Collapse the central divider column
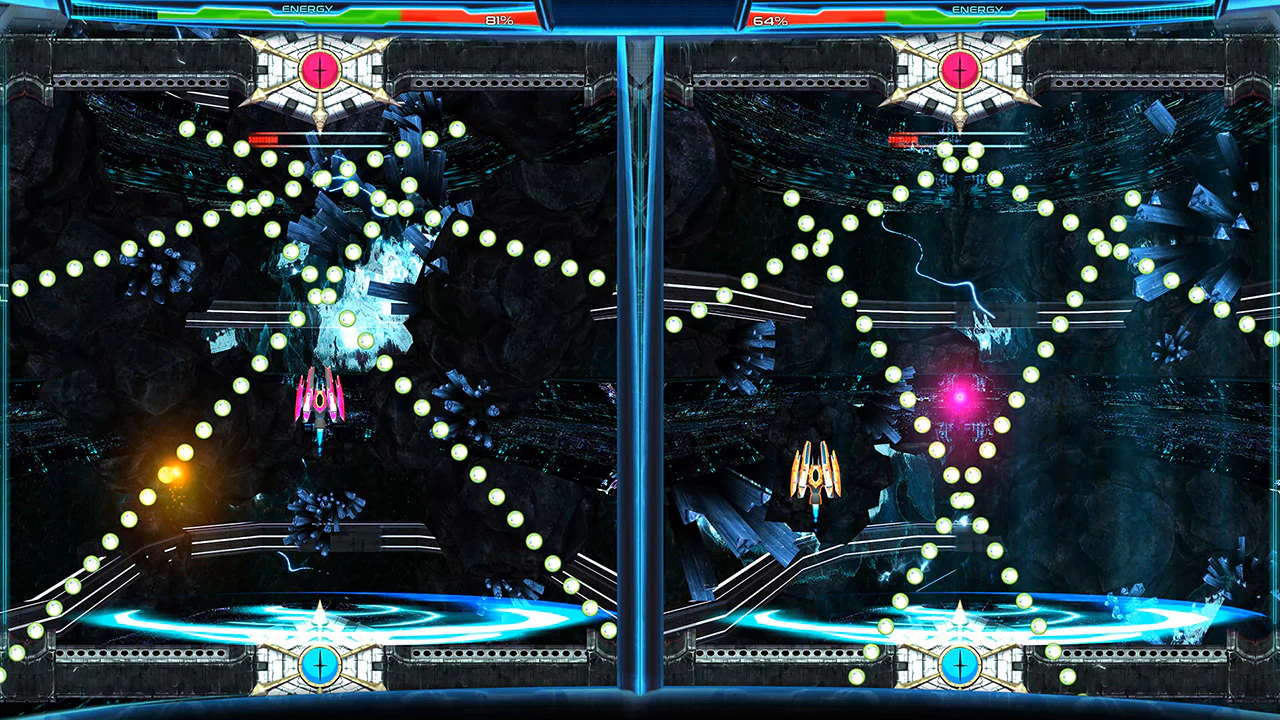Screen dimensions: 1280x720 point(640,360)
